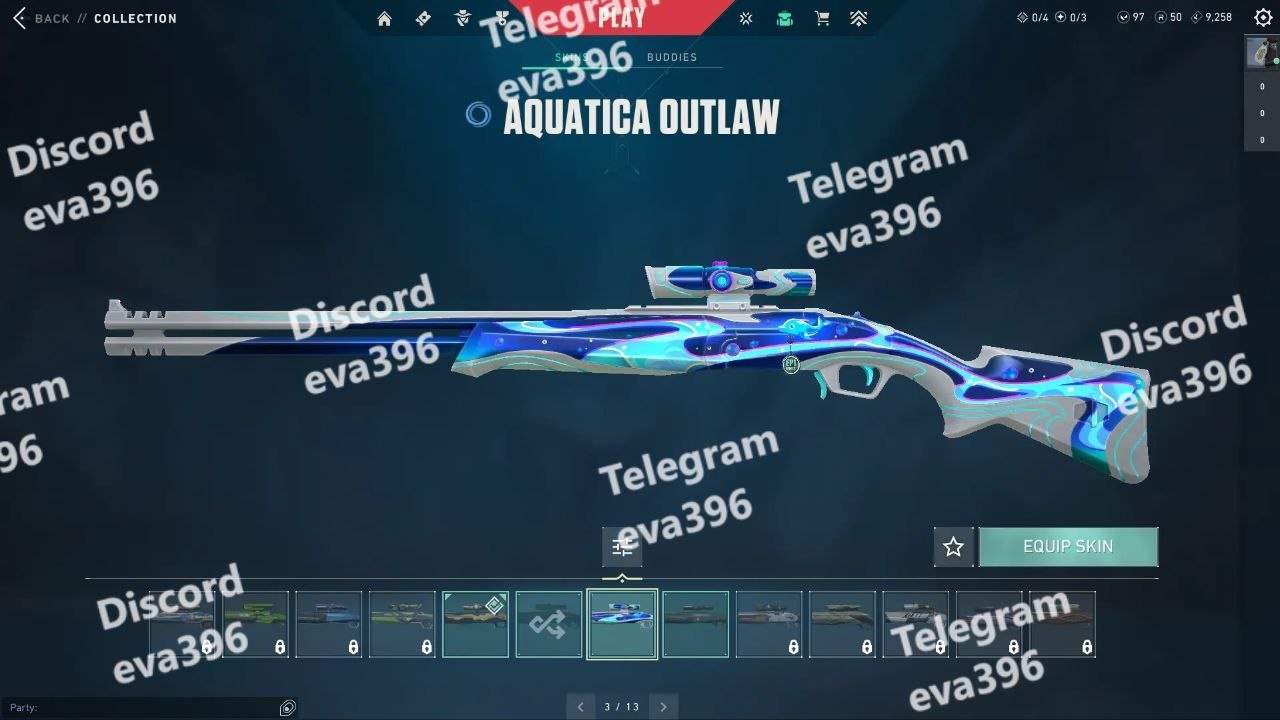Mark this skin as favorite with the star
Screen dimensions: 1280x720
pos(953,547)
